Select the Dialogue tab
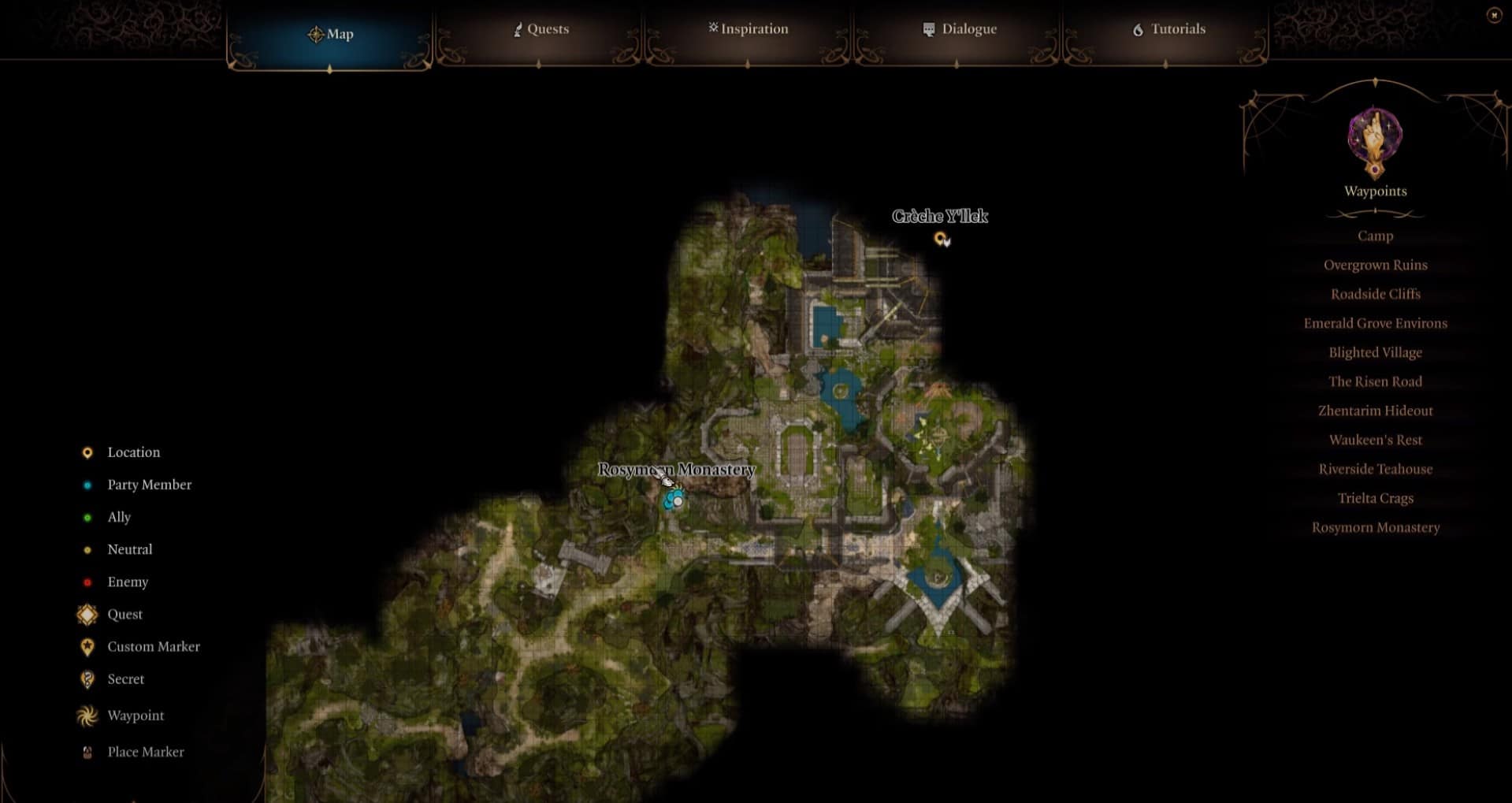This screenshot has width=1512, height=803. click(x=959, y=29)
